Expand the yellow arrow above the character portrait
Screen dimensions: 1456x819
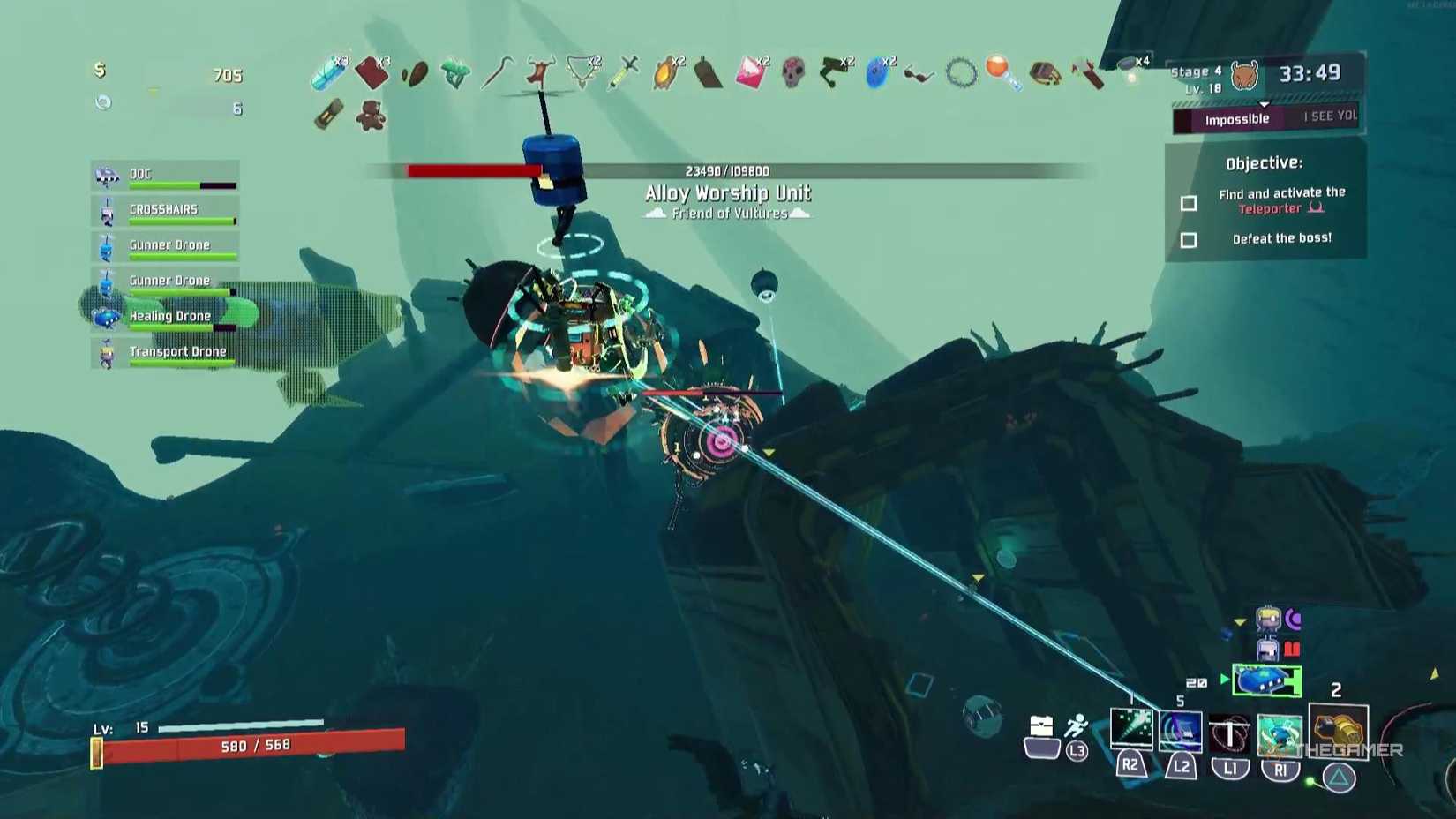1240,622
